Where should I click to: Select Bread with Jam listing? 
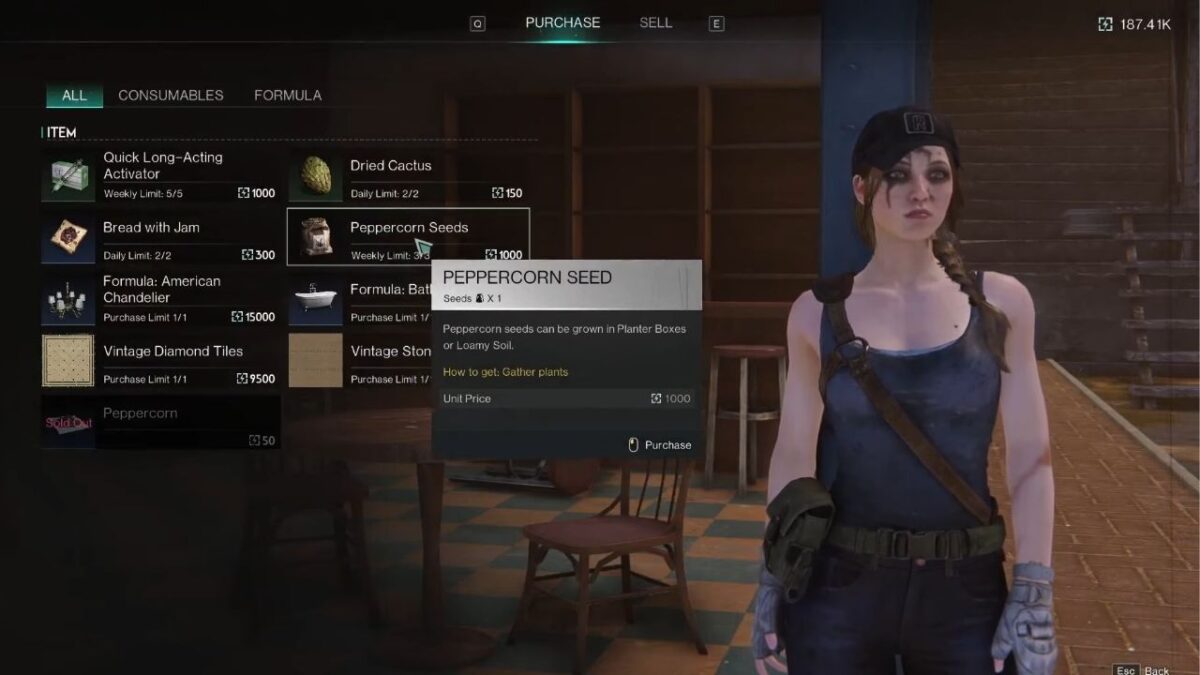(160, 238)
